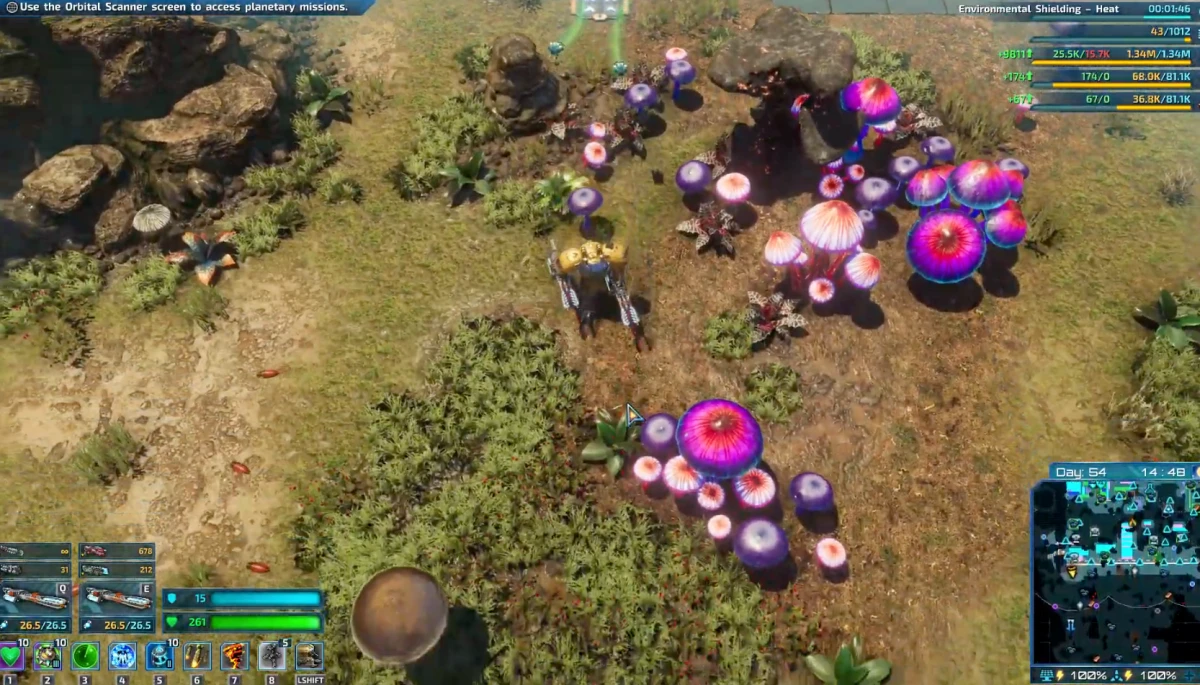This screenshot has height=685, width=1200.
Task: Activate the green radar scan ability
Action: 84,656
